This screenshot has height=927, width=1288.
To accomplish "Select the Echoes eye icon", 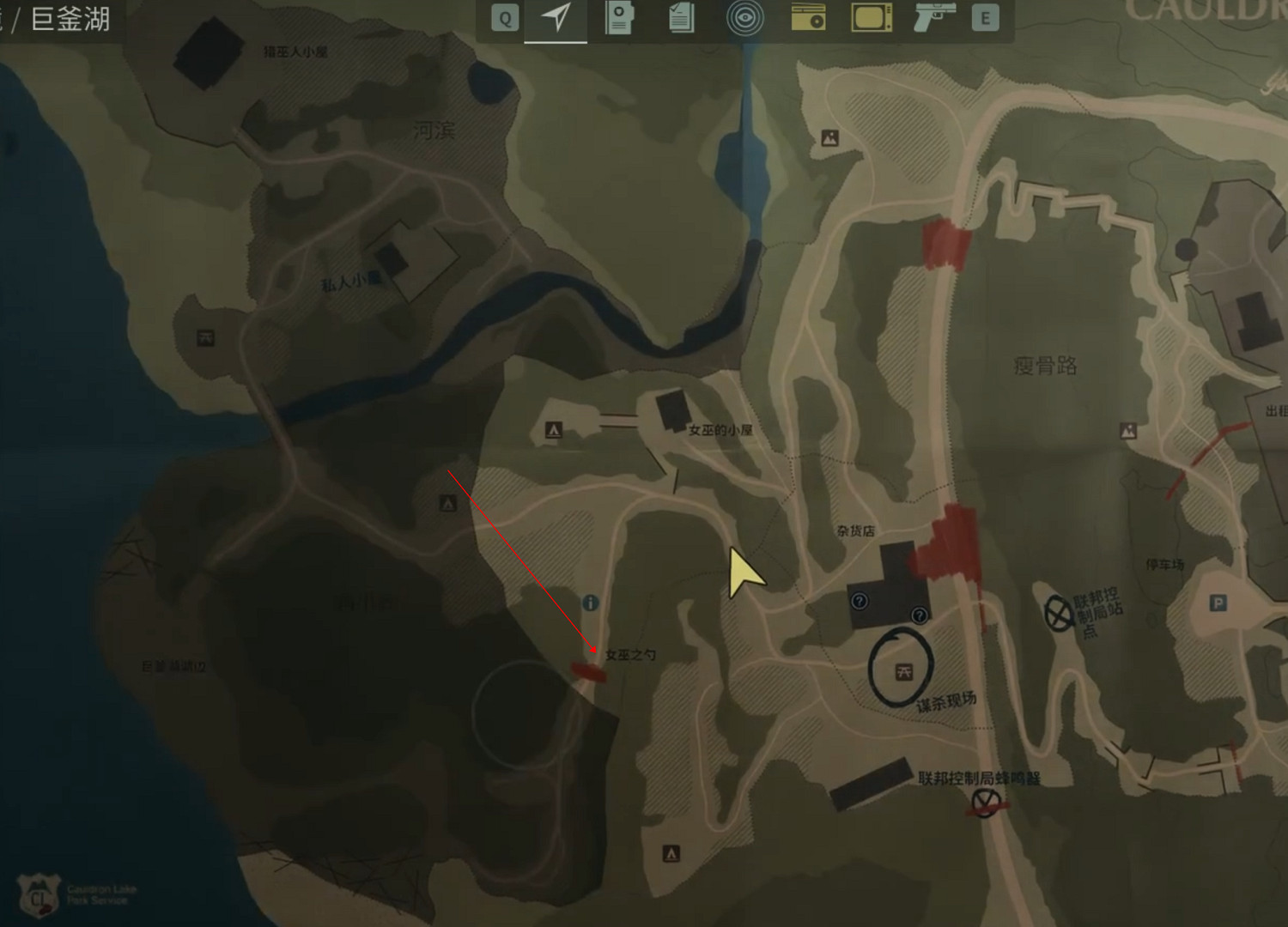I will pyautogui.click(x=745, y=19).
